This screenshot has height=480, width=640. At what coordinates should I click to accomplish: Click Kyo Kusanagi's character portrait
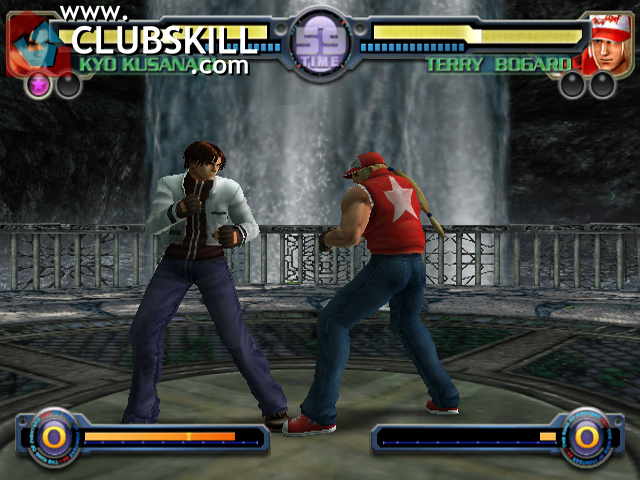pos(35,45)
